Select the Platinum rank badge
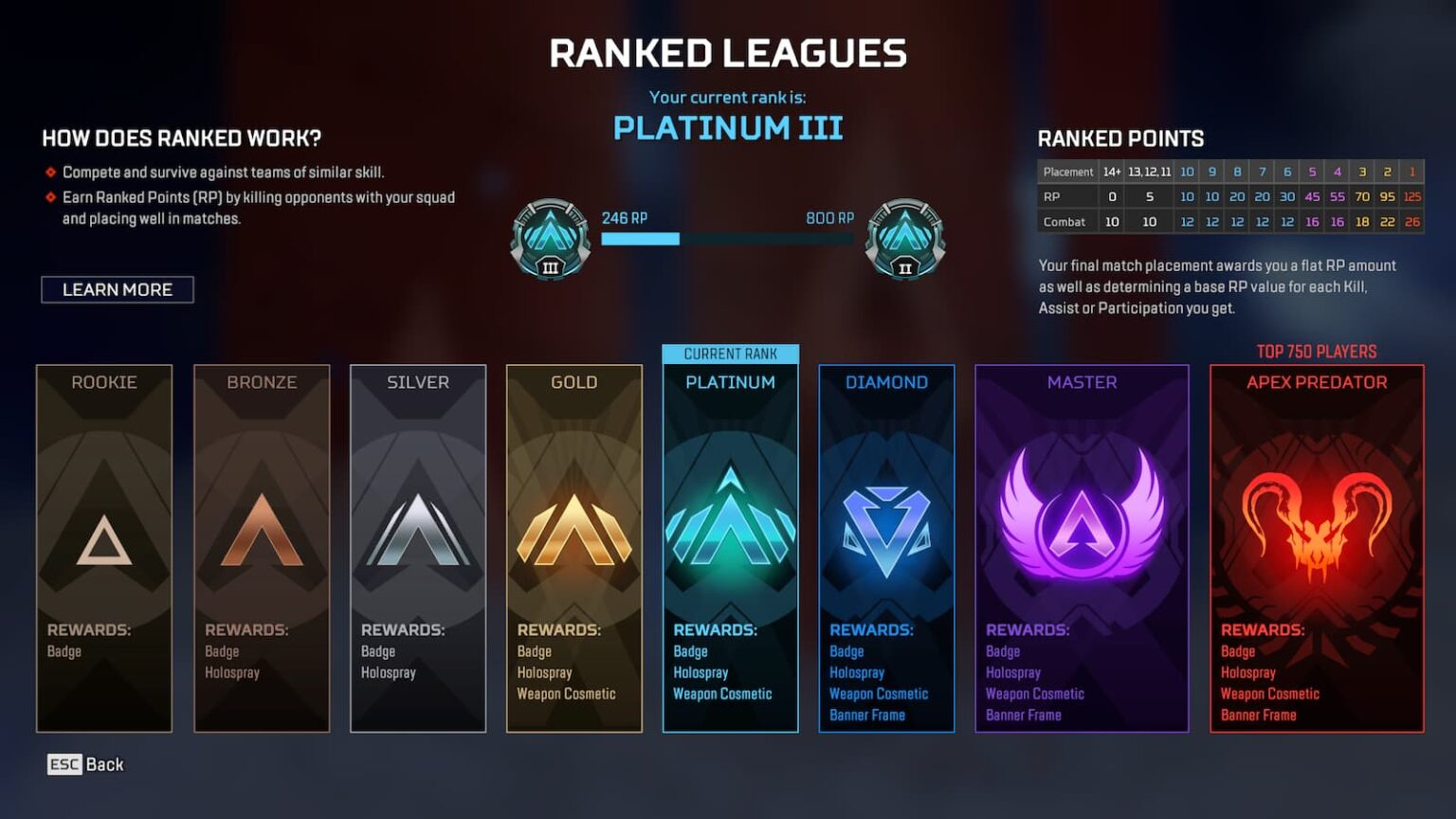 pos(729,521)
